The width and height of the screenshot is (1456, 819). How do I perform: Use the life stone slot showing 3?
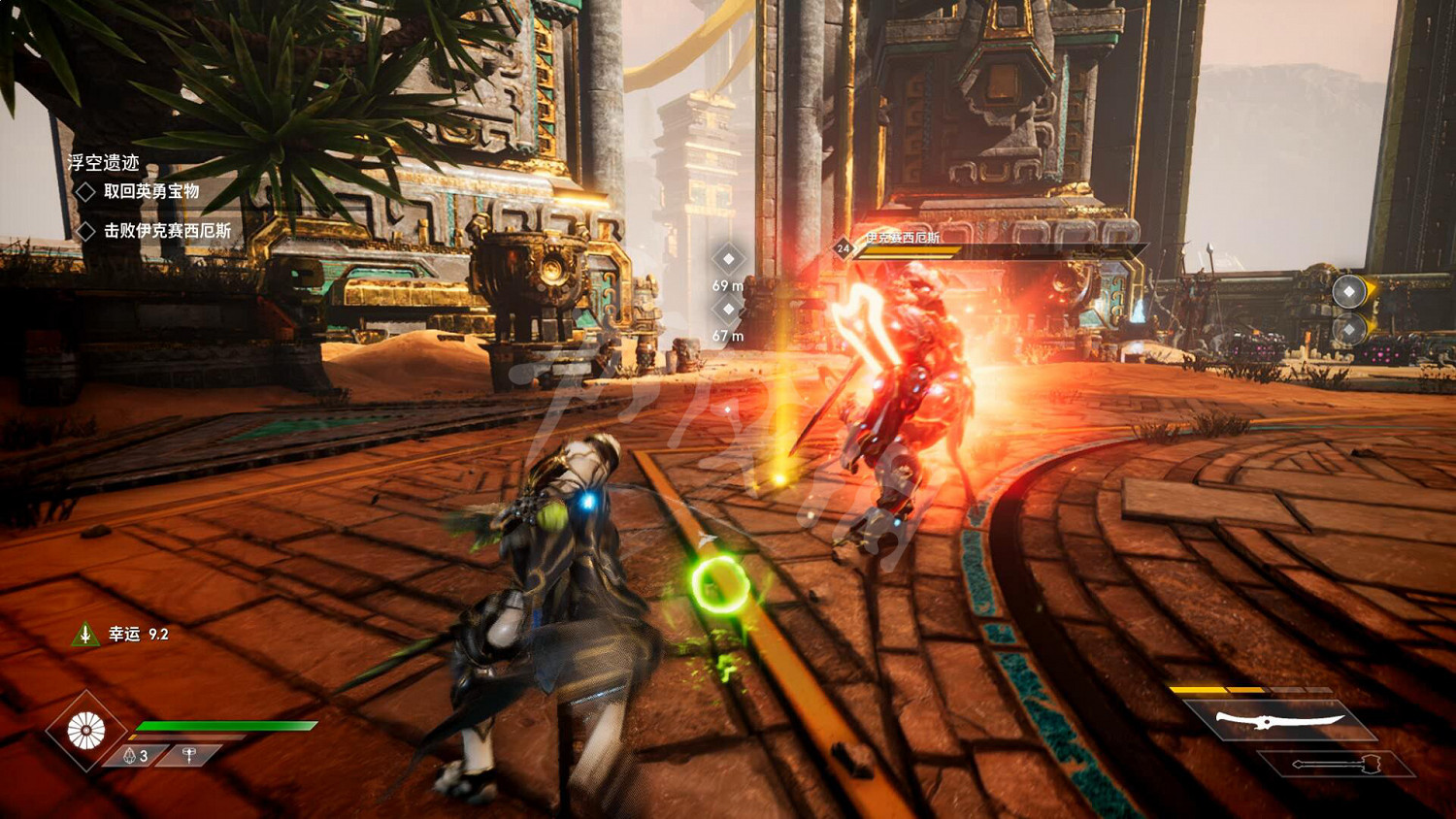[x=136, y=755]
